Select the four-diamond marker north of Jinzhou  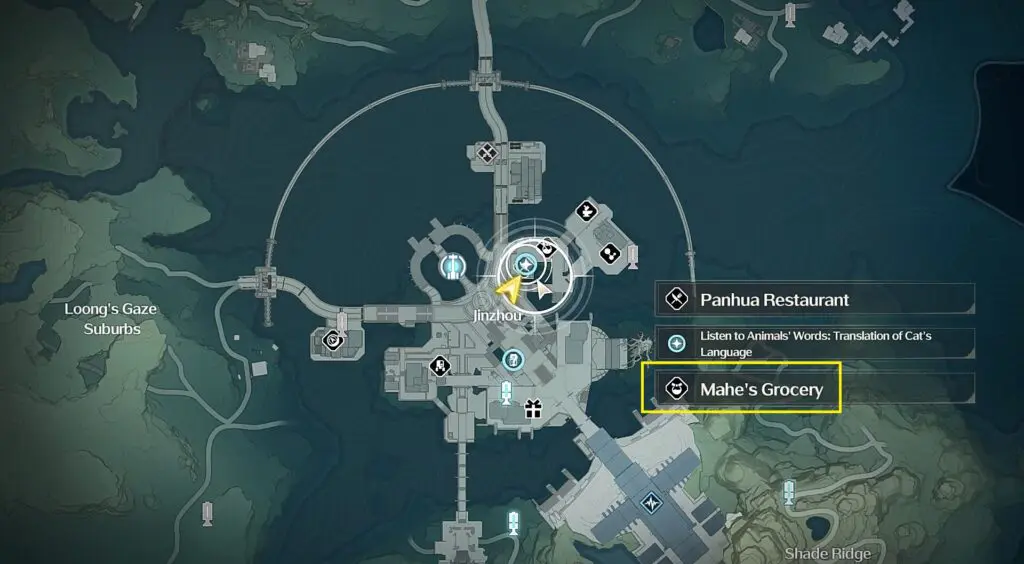[x=487, y=153]
